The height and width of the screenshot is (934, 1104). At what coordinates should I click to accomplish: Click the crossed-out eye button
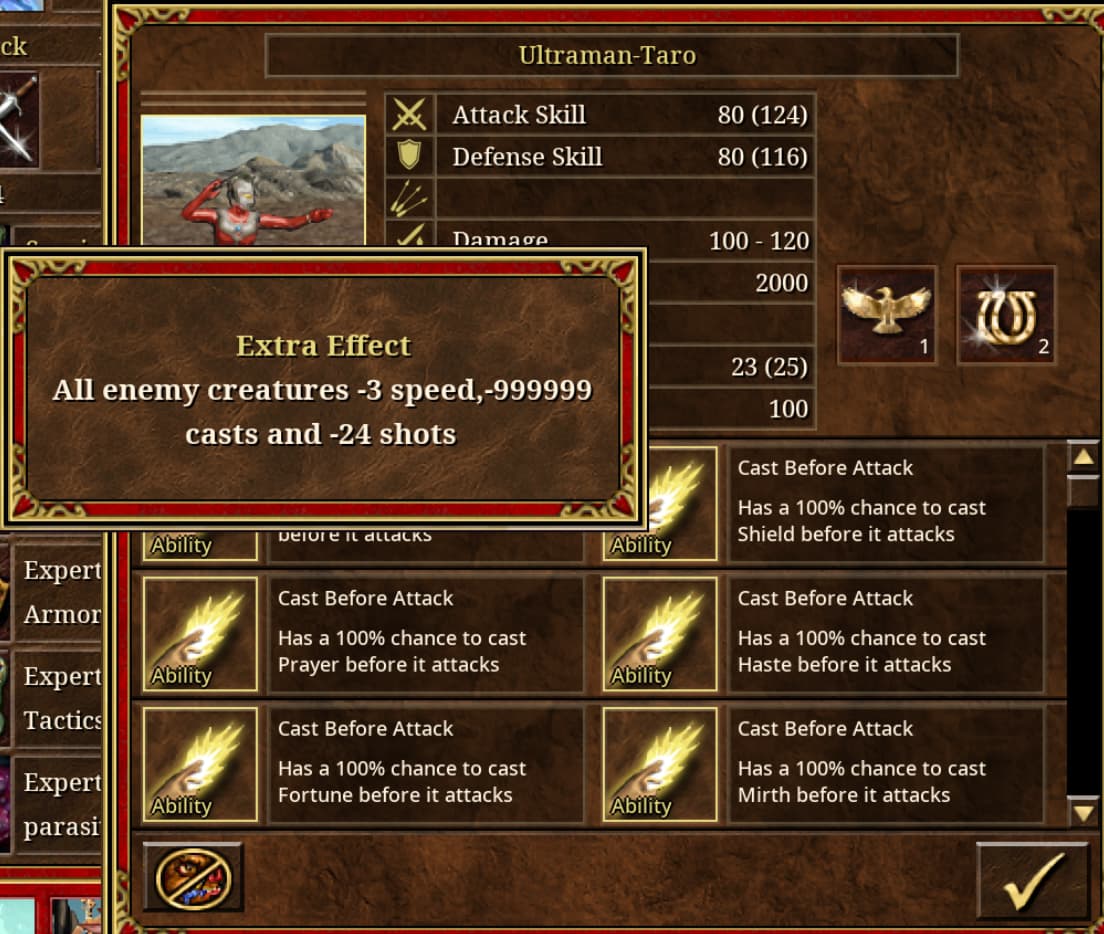[x=193, y=878]
